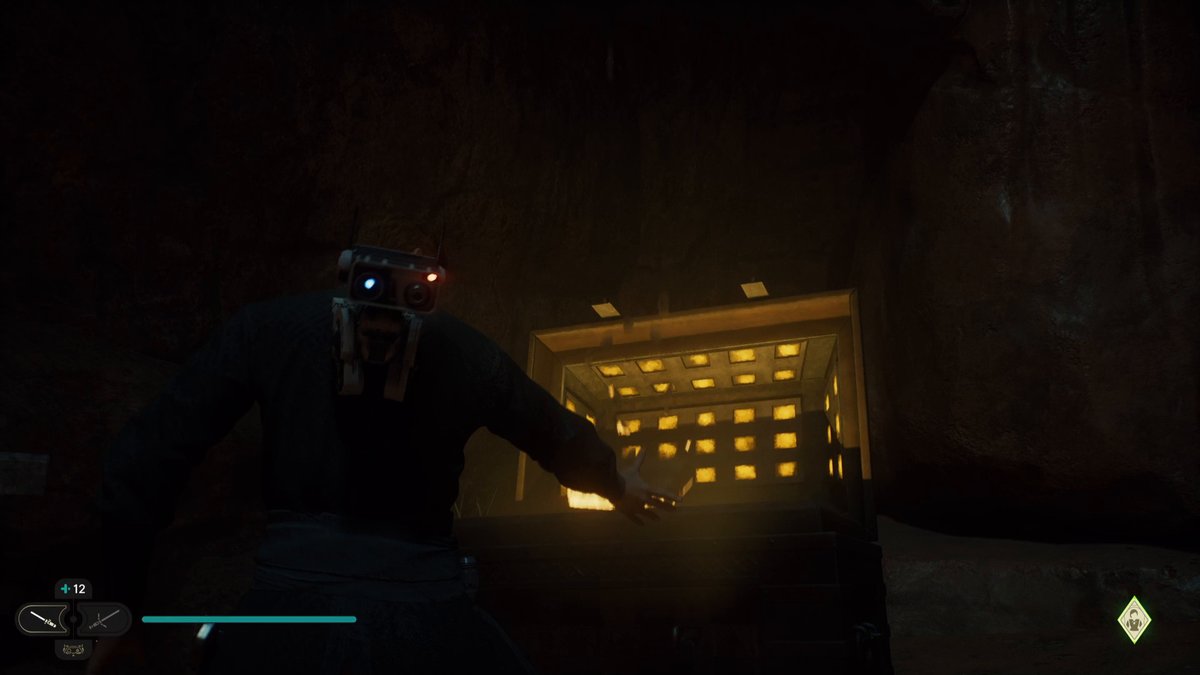Click the BD-1 droid icon below stances
Screen dimensions: 1200x675
[73, 649]
